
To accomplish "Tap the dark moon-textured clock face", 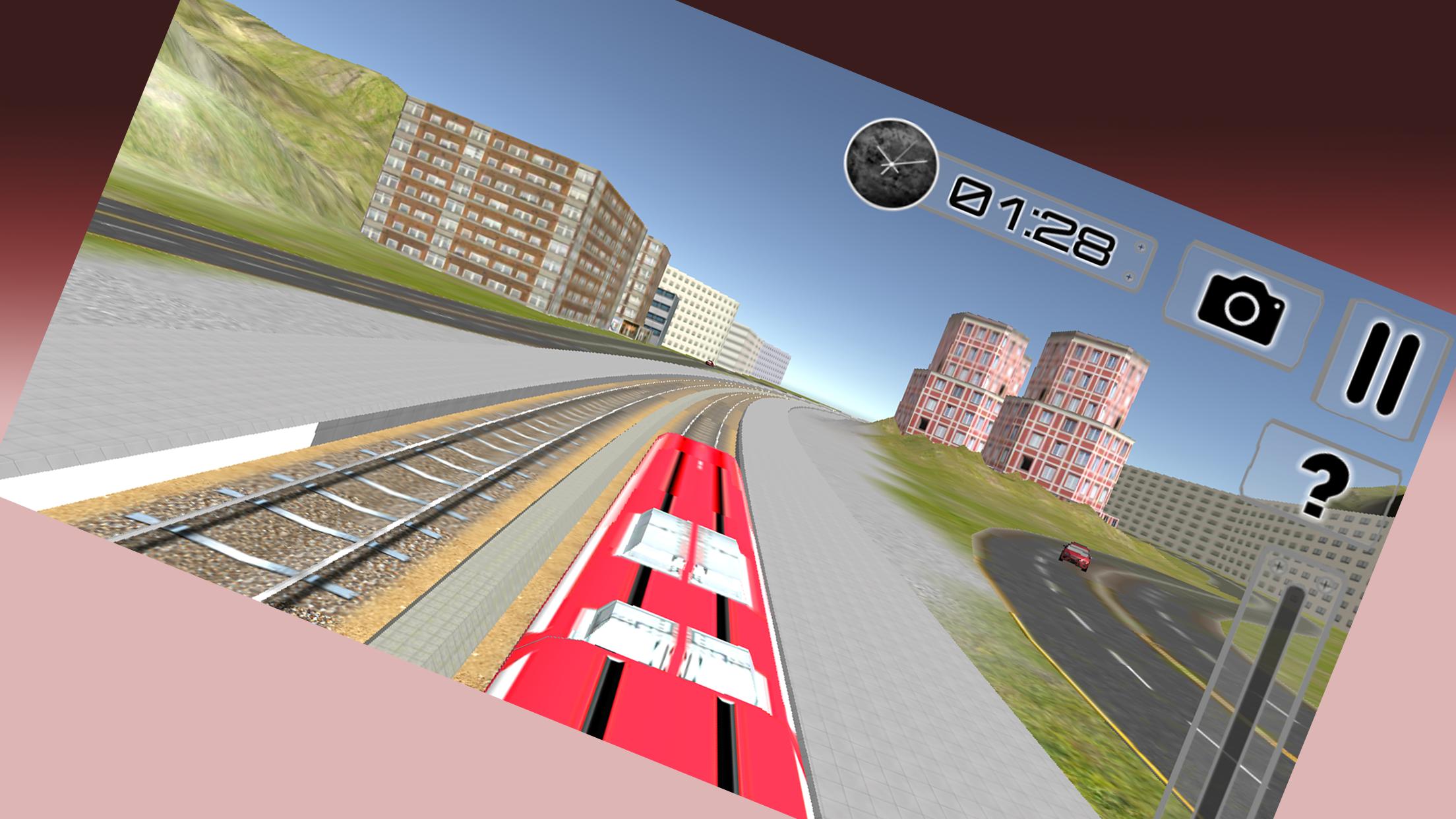I will [892, 163].
